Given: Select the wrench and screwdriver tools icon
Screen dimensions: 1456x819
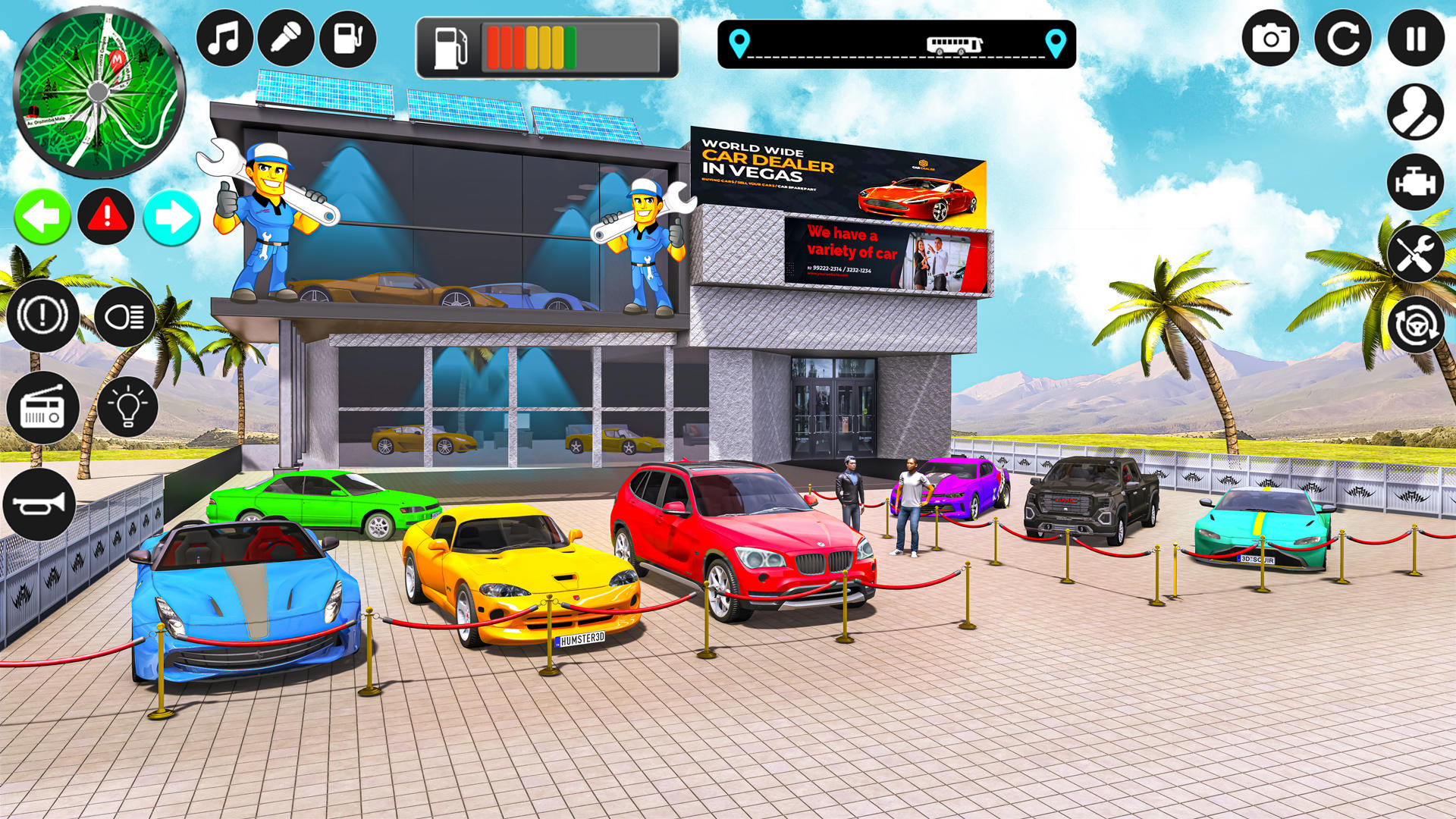Looking at the screenshot, I should (1415, 255).
